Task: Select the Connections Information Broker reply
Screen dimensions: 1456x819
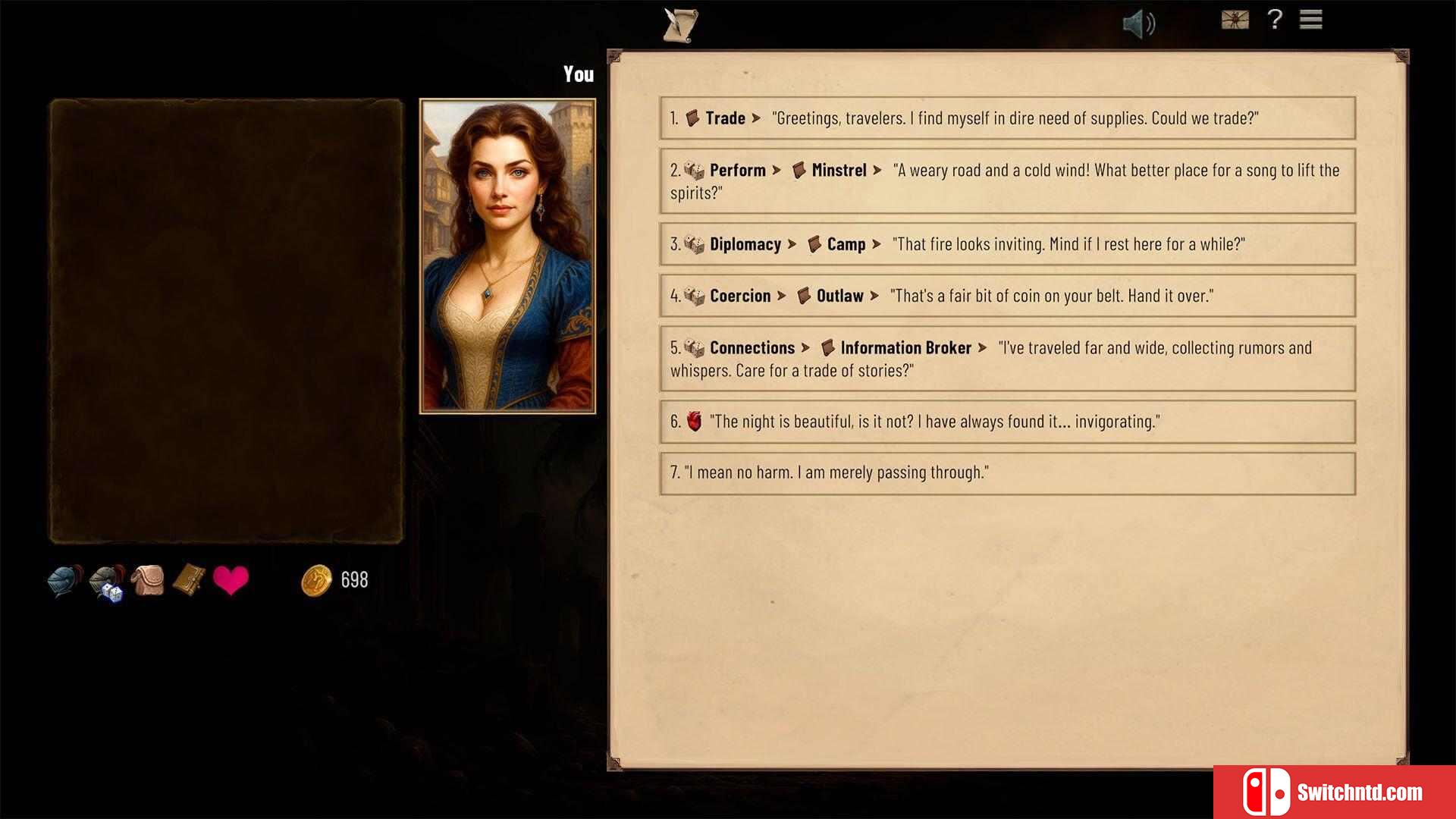Action: [x=1007, y=359]
